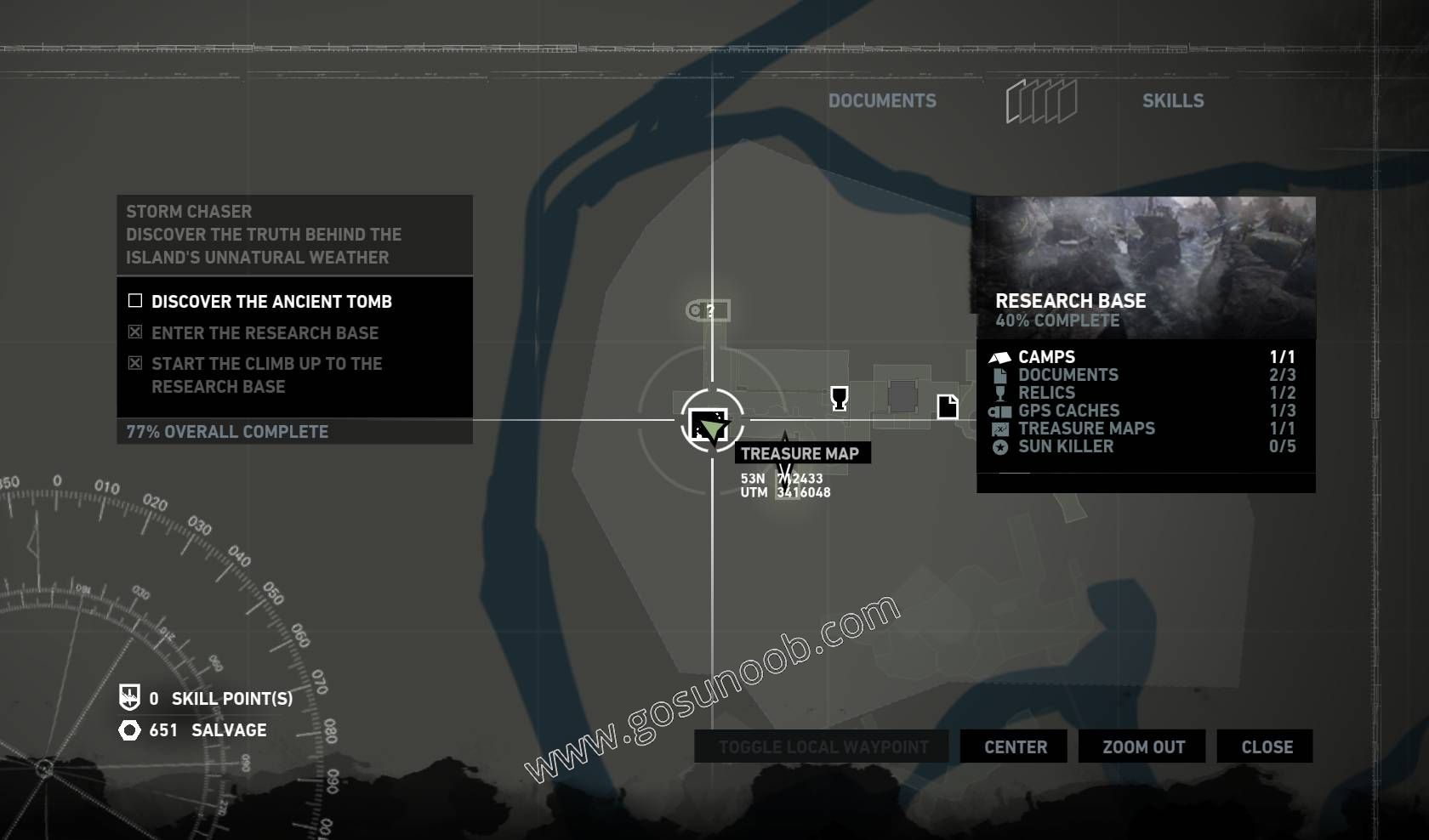Open the Documents list under Research Base

tap(1069, 375)
